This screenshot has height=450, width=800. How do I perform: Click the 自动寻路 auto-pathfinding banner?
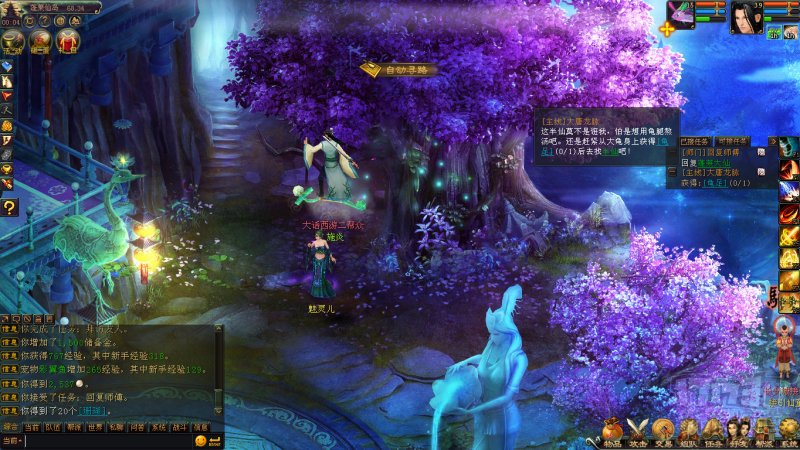pyautogui.click(x=398, y=69)
